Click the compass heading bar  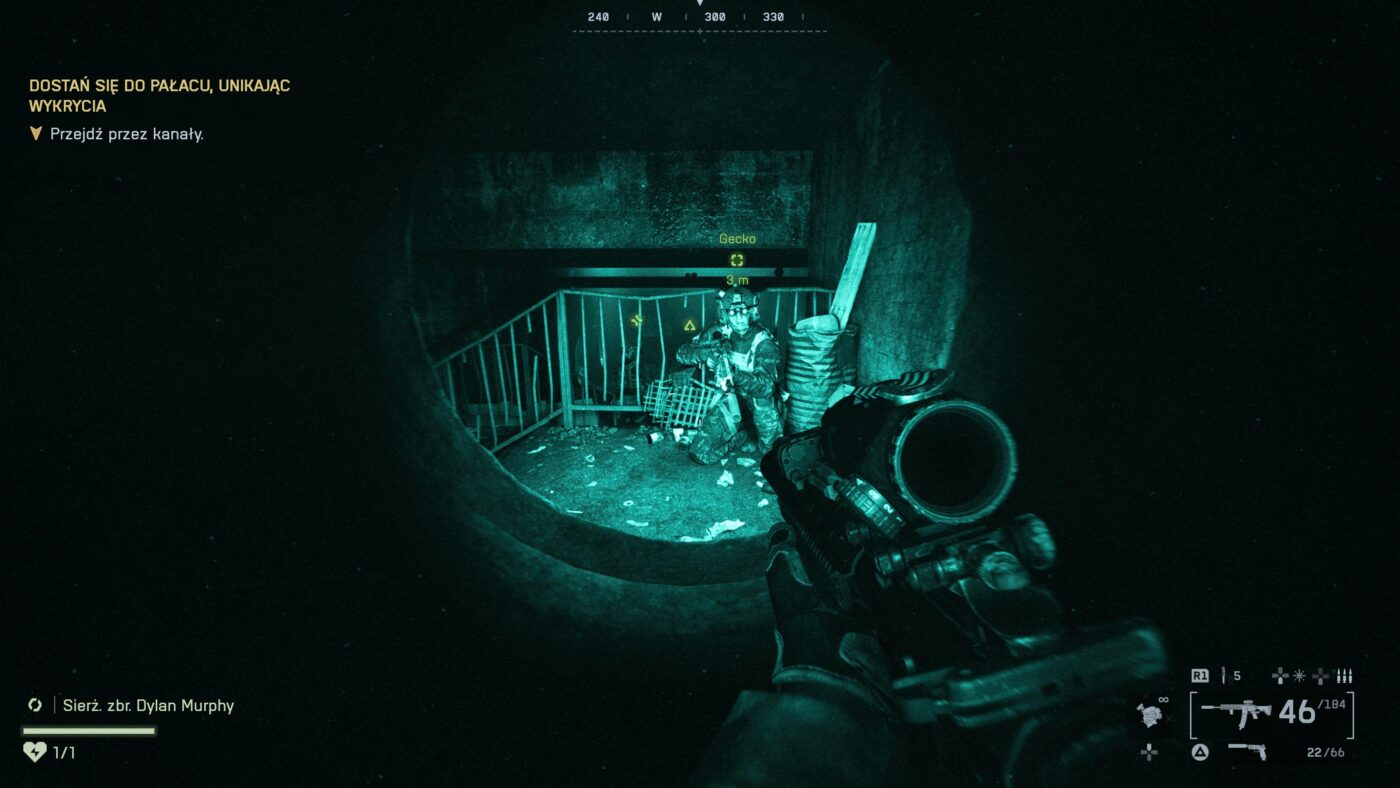pyautogui.click(x=699, y=17)
